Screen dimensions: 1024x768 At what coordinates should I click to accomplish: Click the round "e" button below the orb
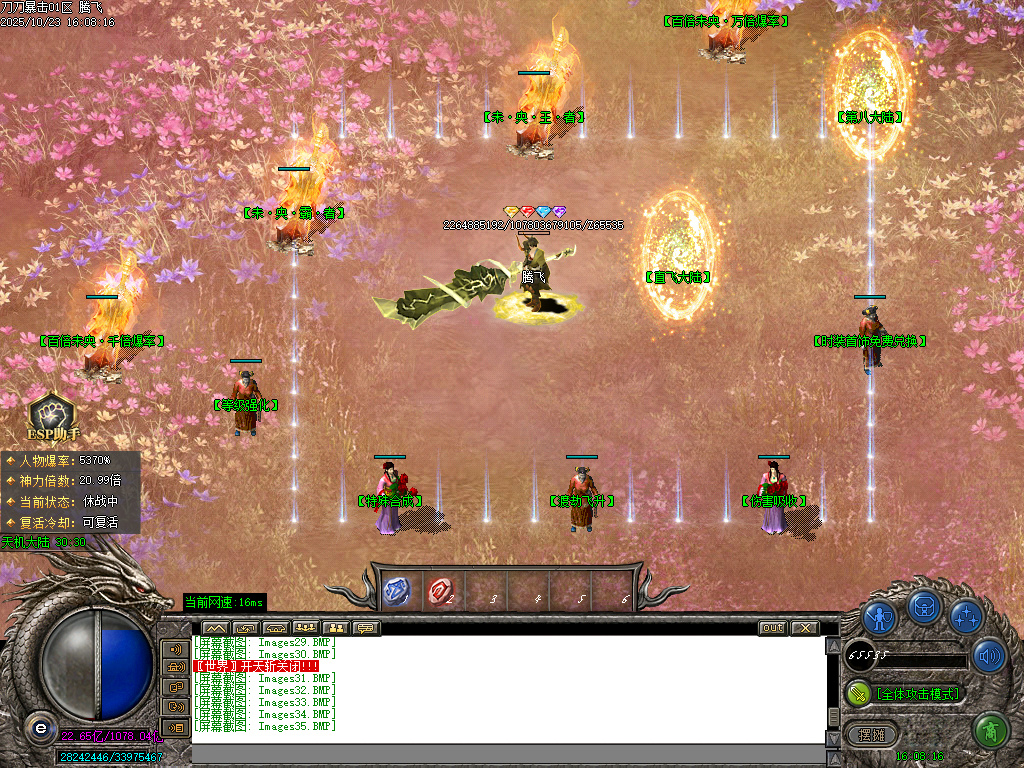[39, 727]
